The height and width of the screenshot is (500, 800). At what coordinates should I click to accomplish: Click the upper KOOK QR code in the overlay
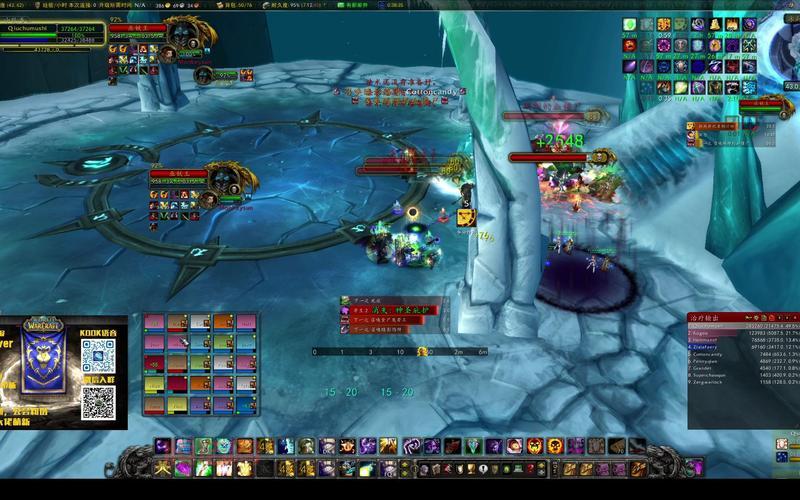(x=98, y=356)
